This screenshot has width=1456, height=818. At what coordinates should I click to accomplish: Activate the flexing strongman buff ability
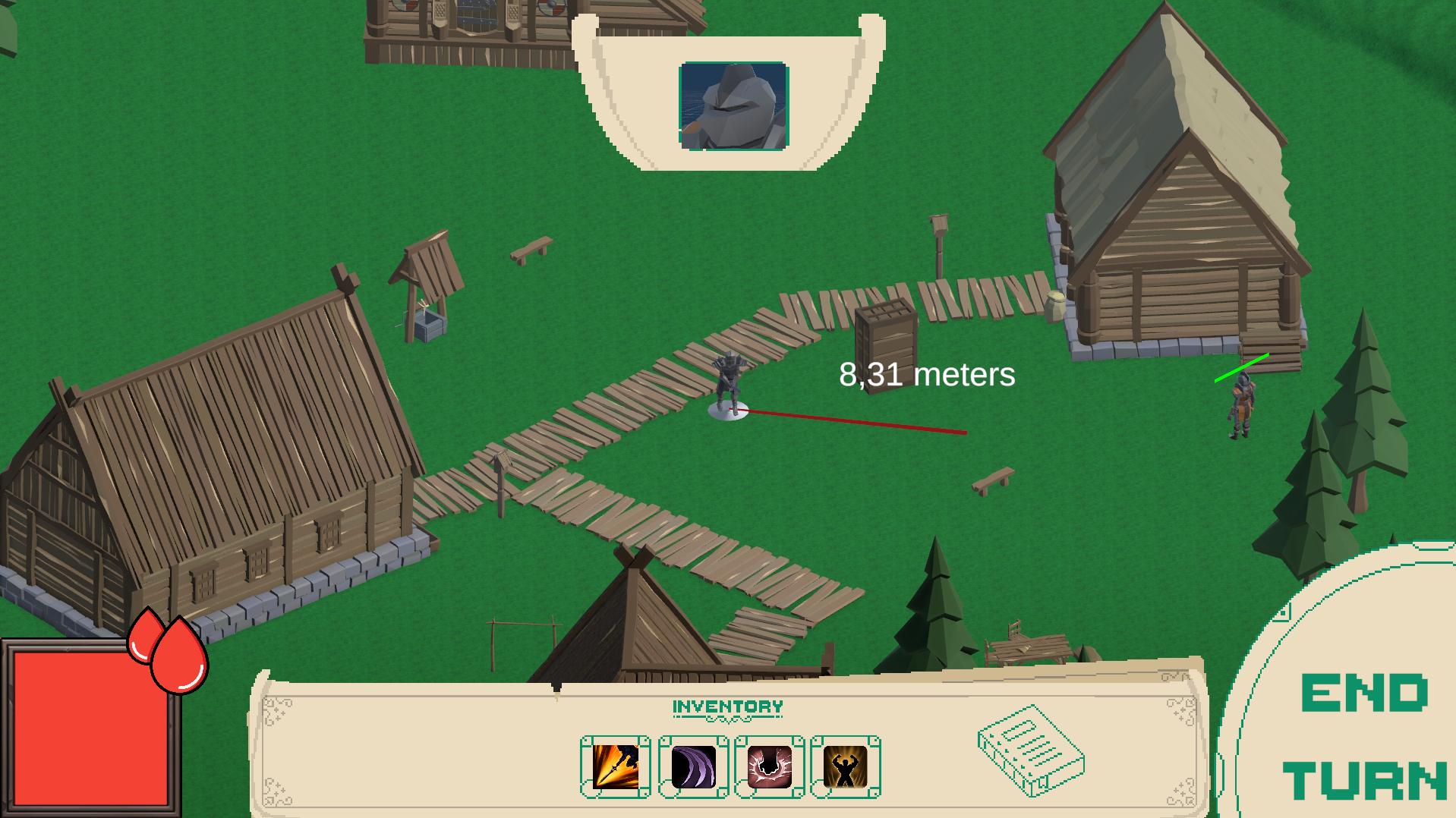[845, 766]
